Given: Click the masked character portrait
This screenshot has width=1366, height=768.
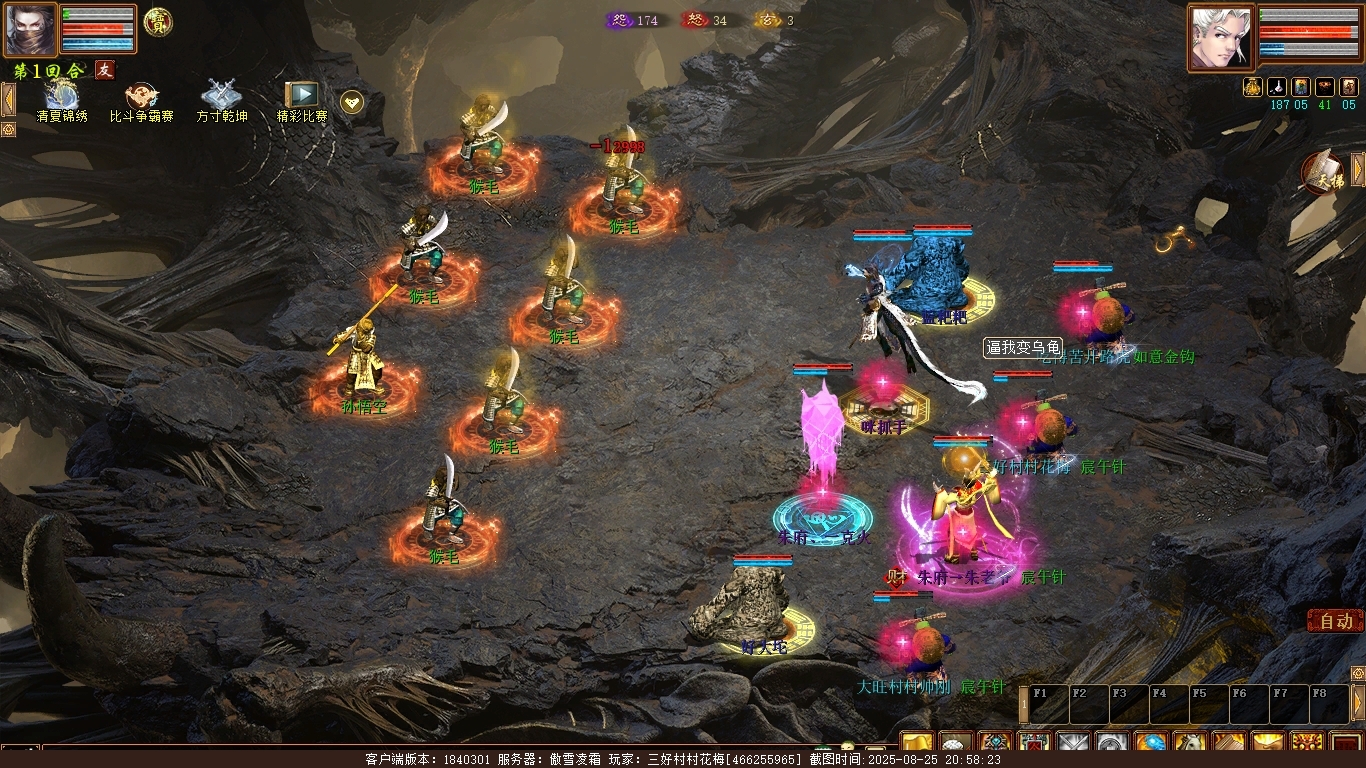Looking at the screenshot, I should click(30, 29).
